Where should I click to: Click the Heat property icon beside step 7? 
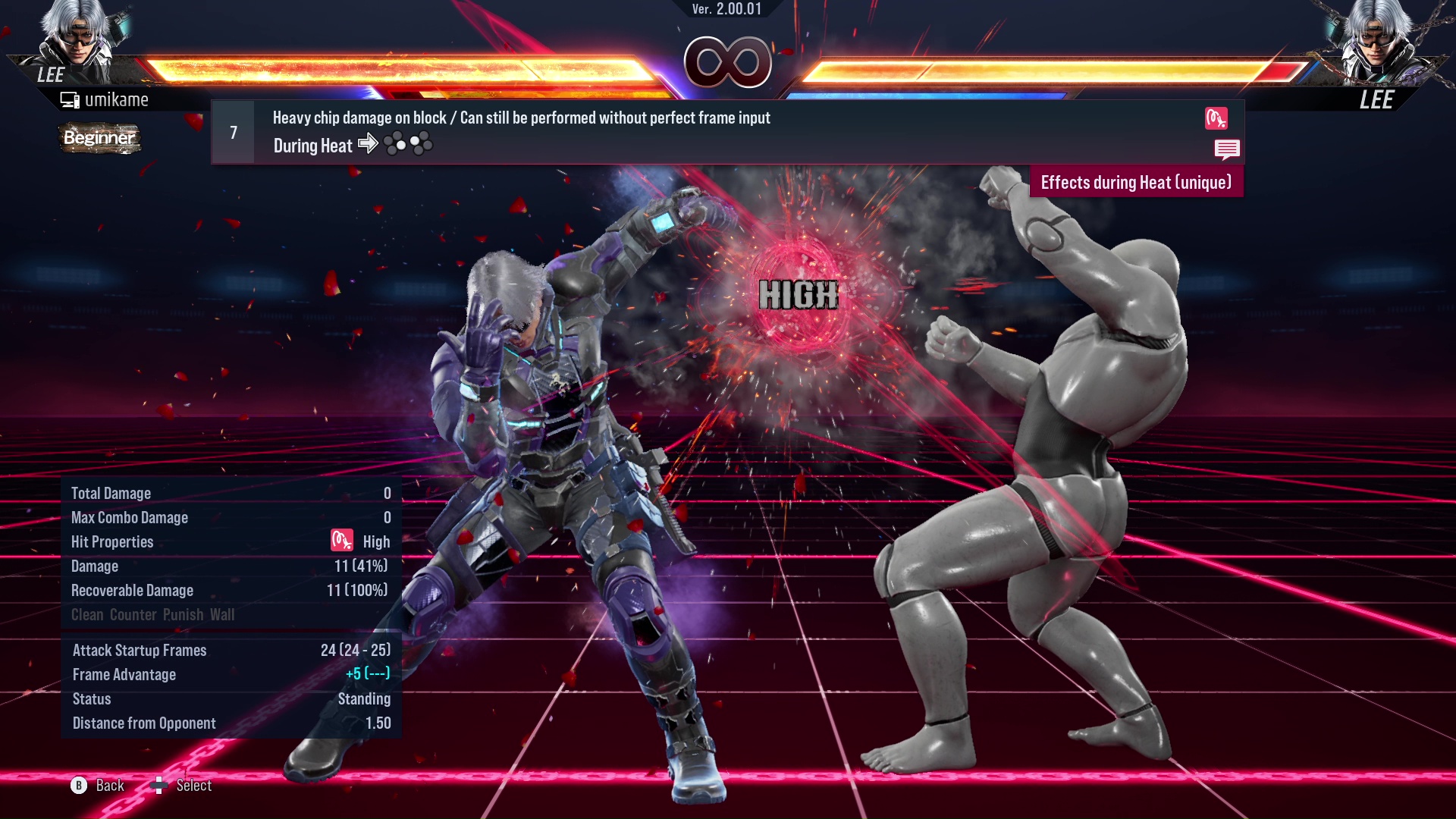coord(1217,119)
